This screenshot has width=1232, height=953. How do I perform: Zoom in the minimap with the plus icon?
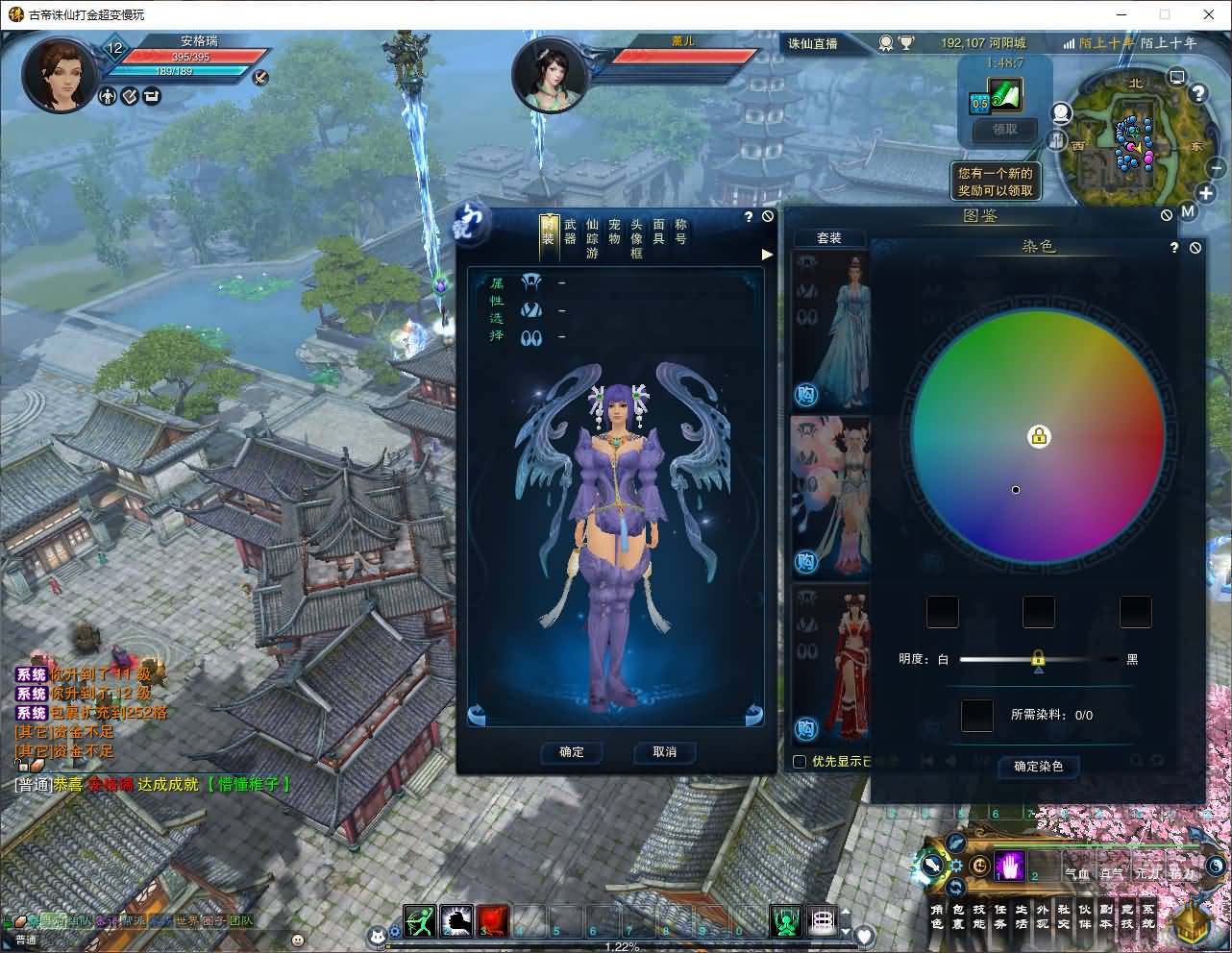pos(1205,193)
